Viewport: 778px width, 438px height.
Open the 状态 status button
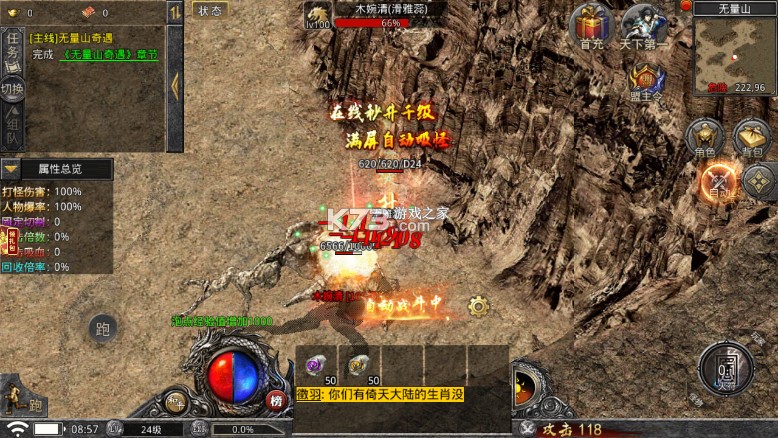pos(210,10)
